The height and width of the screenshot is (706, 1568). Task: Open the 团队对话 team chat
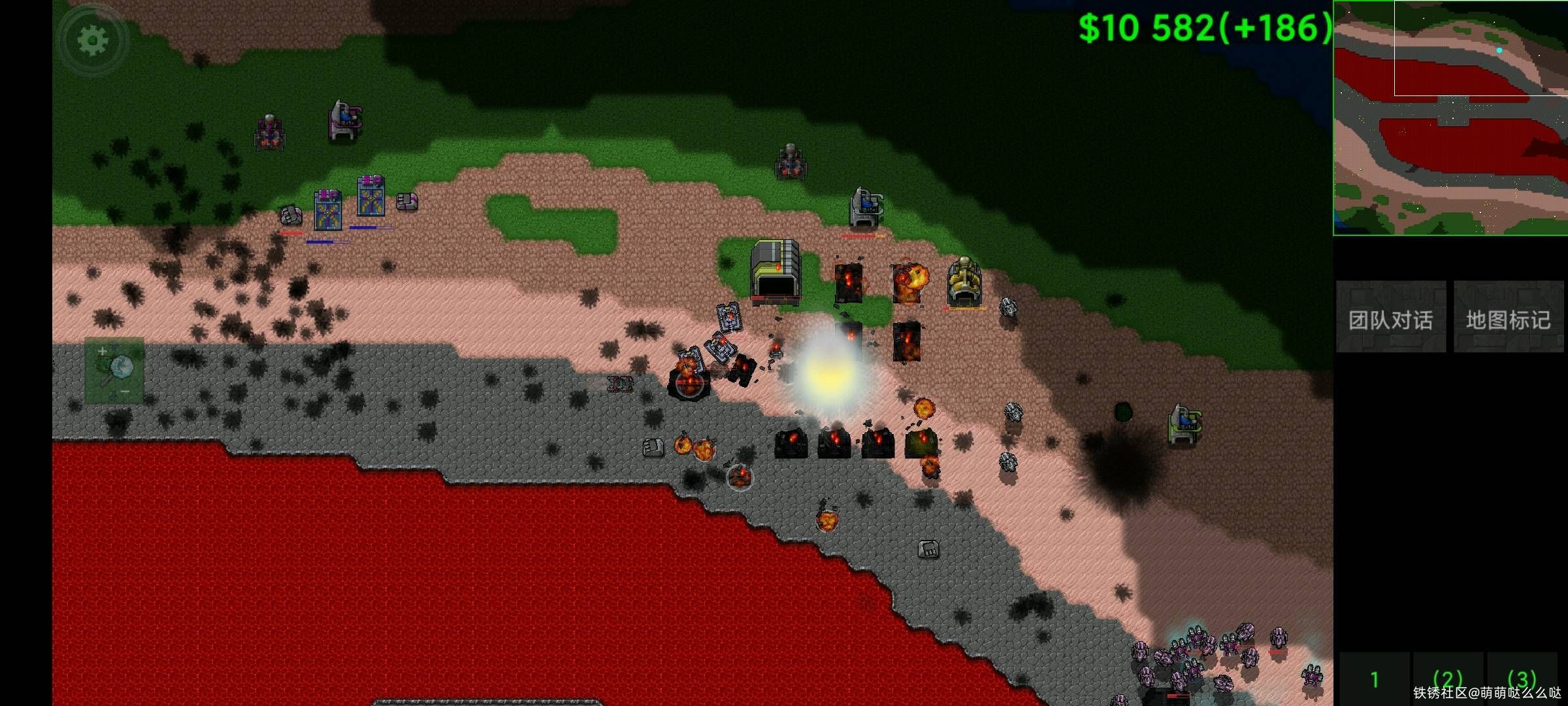1390,319
